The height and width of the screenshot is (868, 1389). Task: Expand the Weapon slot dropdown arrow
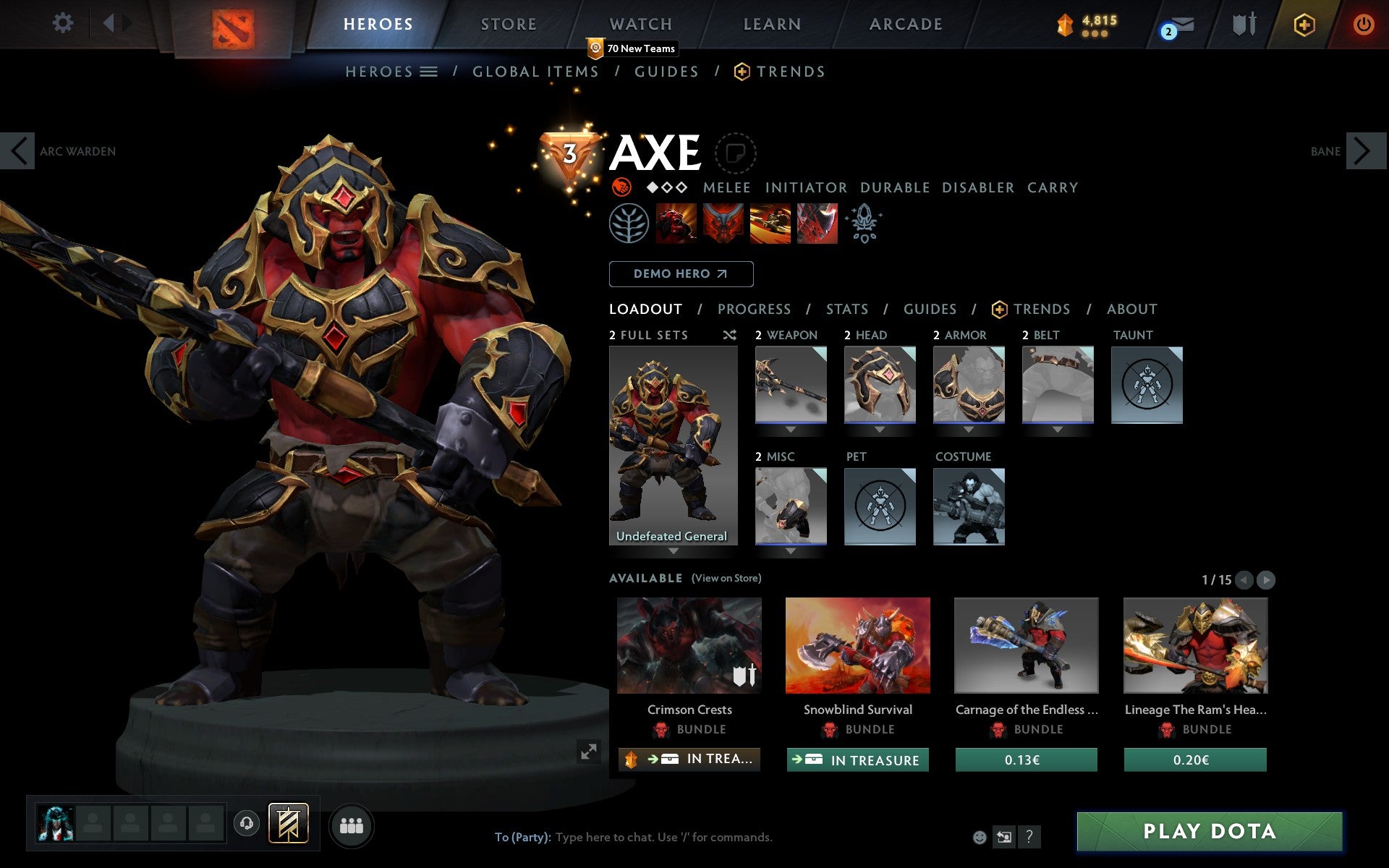790,429
